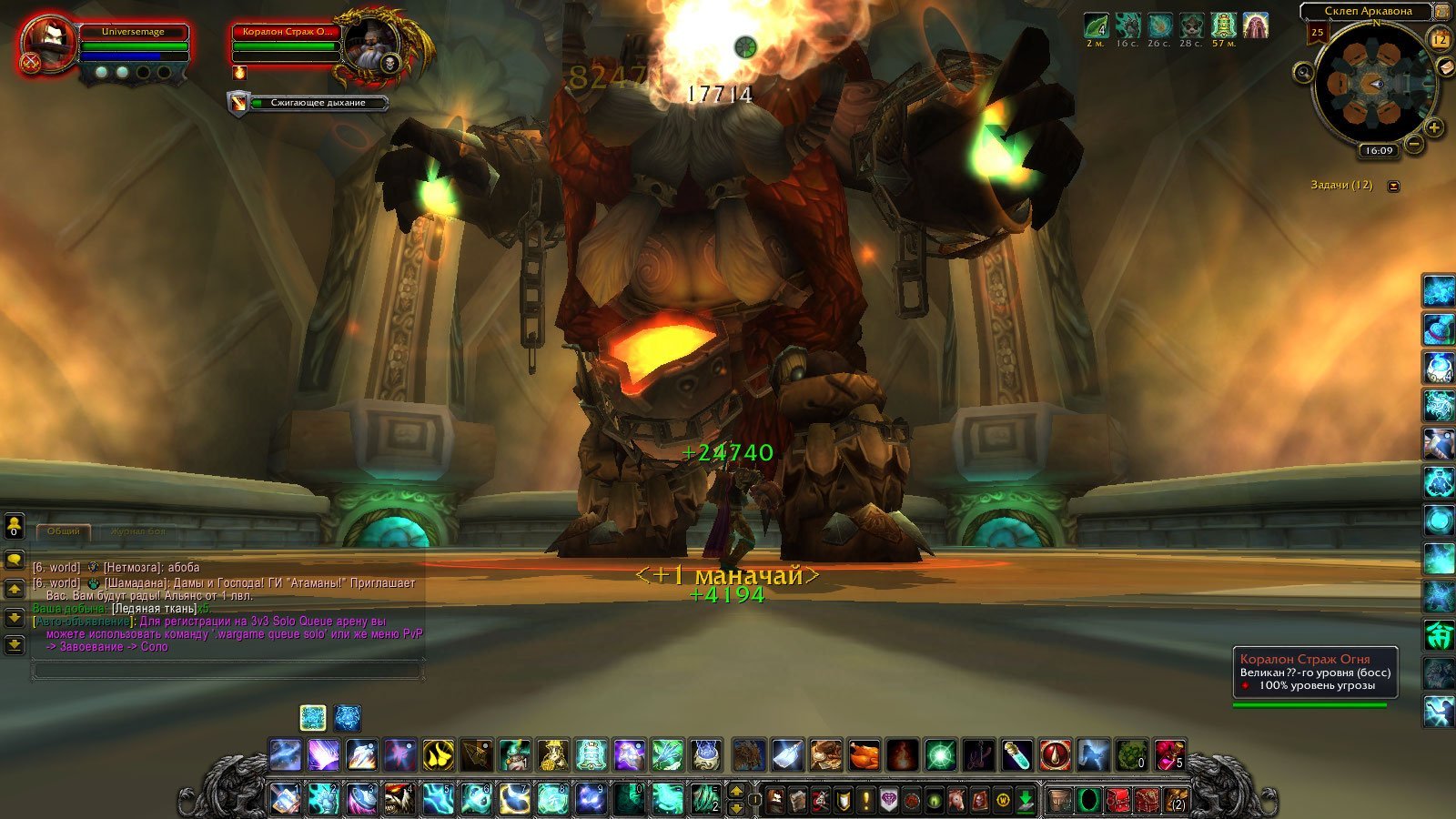Zoom out the minimap with minus button
This screenshot has width=1456, height=819.
1413,144
